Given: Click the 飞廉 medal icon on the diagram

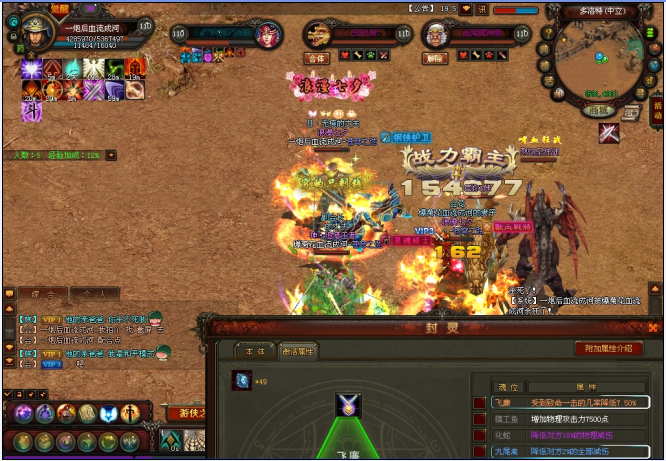Looking at the screenshot, I should tap(348, 406).
